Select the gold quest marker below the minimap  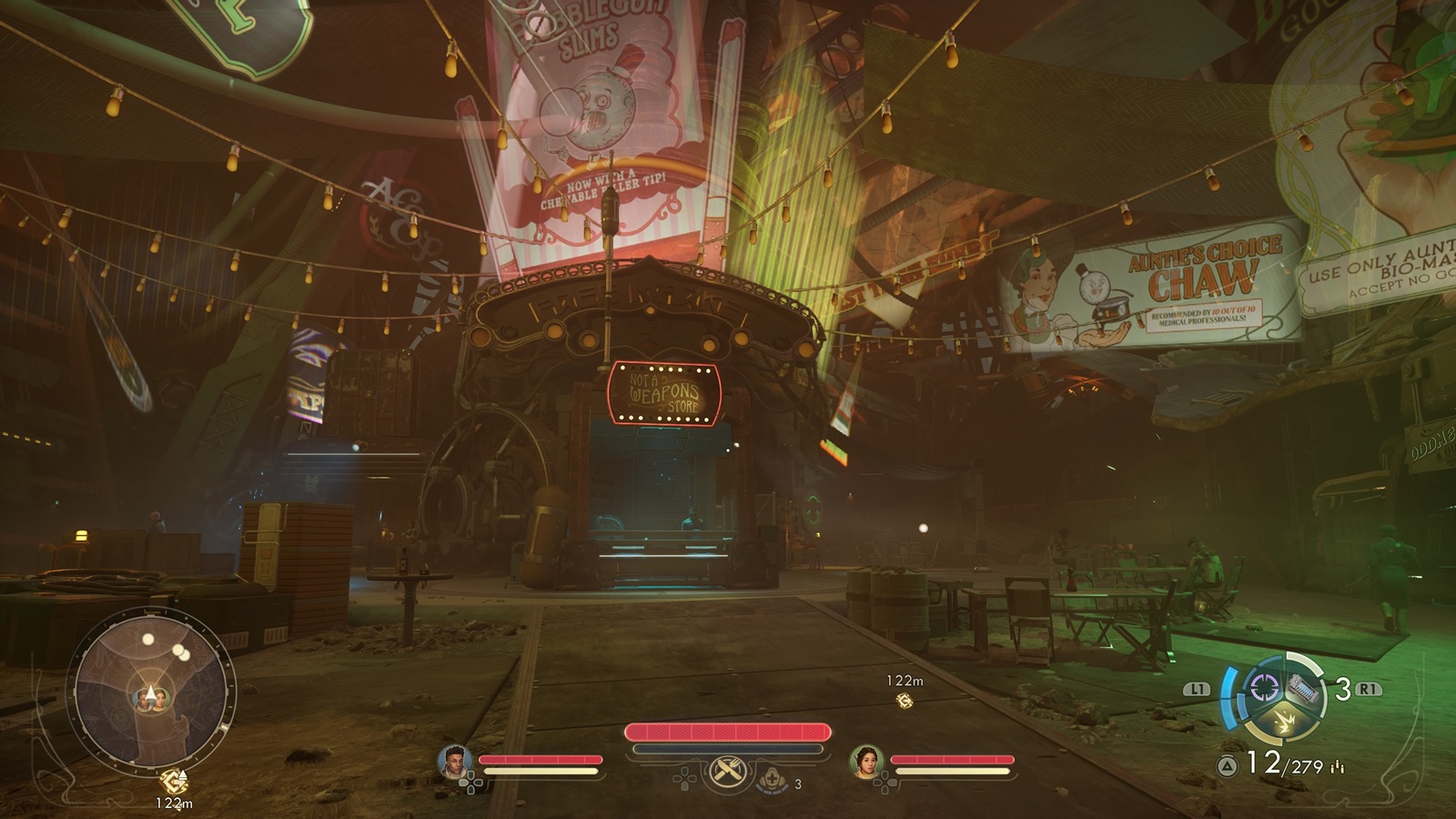173,781
